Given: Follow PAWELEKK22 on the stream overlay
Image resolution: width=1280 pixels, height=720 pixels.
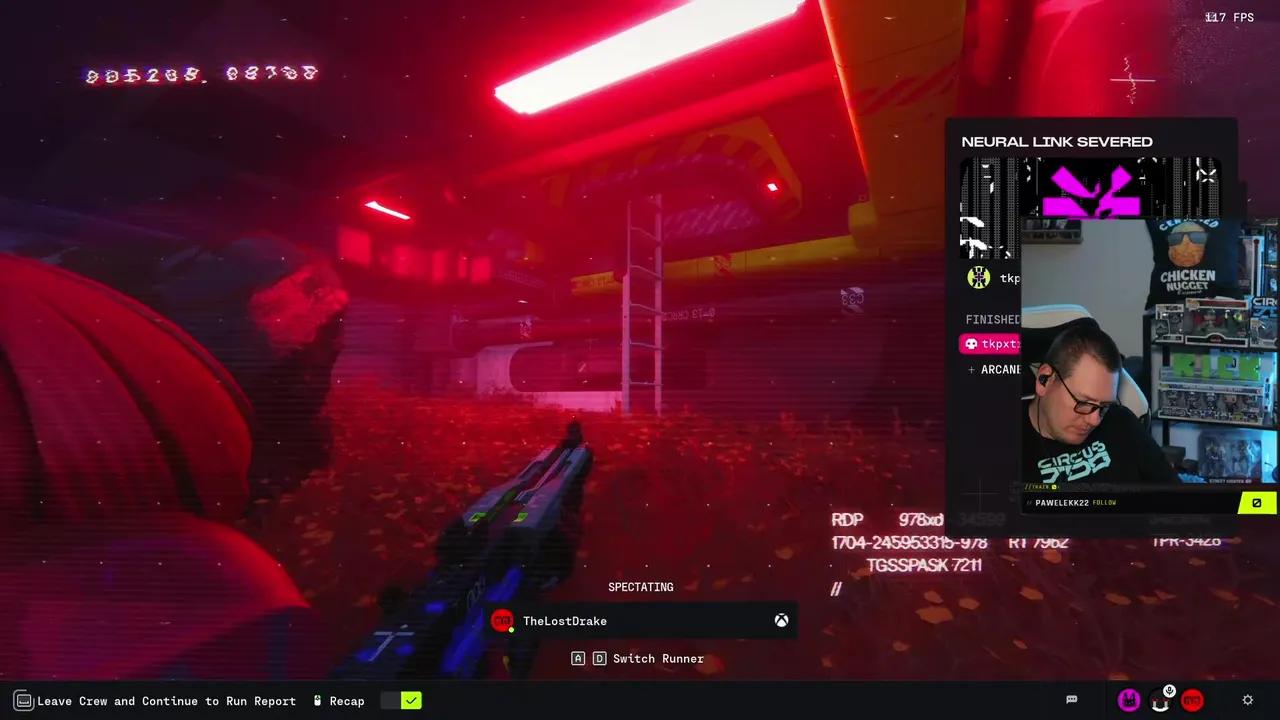Looking at the screenshot, I should (x=1103, y=502).
